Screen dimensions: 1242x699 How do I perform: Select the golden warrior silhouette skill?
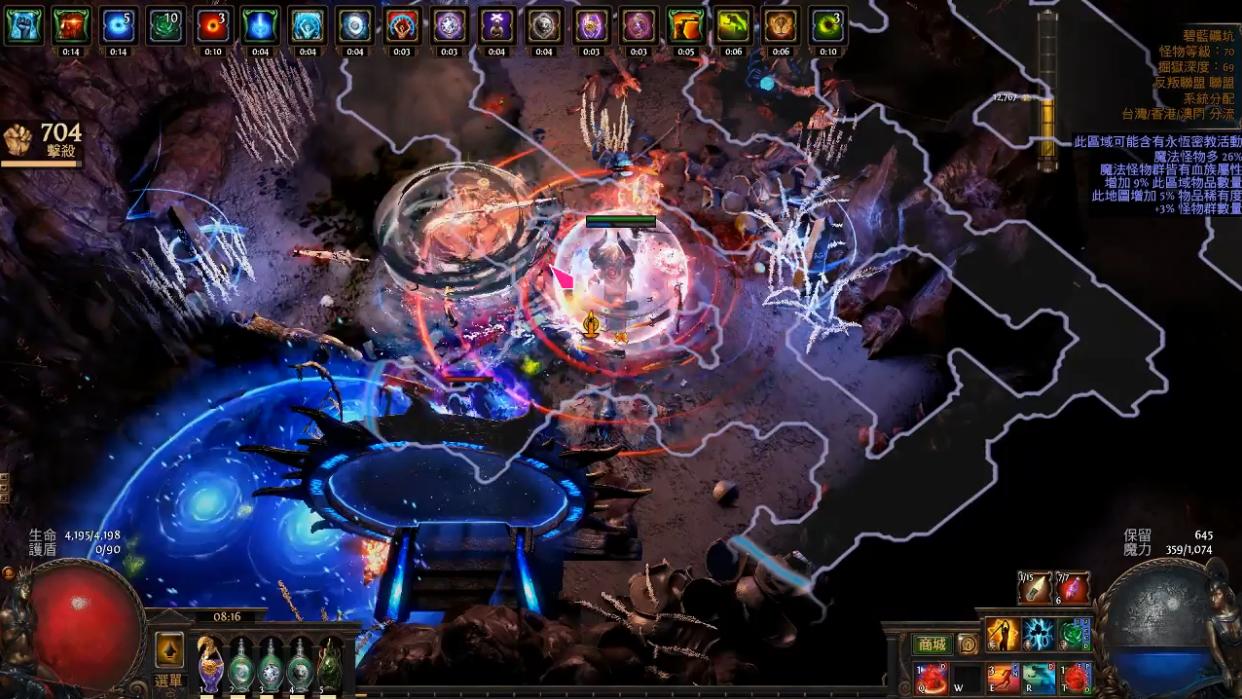[1002, 634]
